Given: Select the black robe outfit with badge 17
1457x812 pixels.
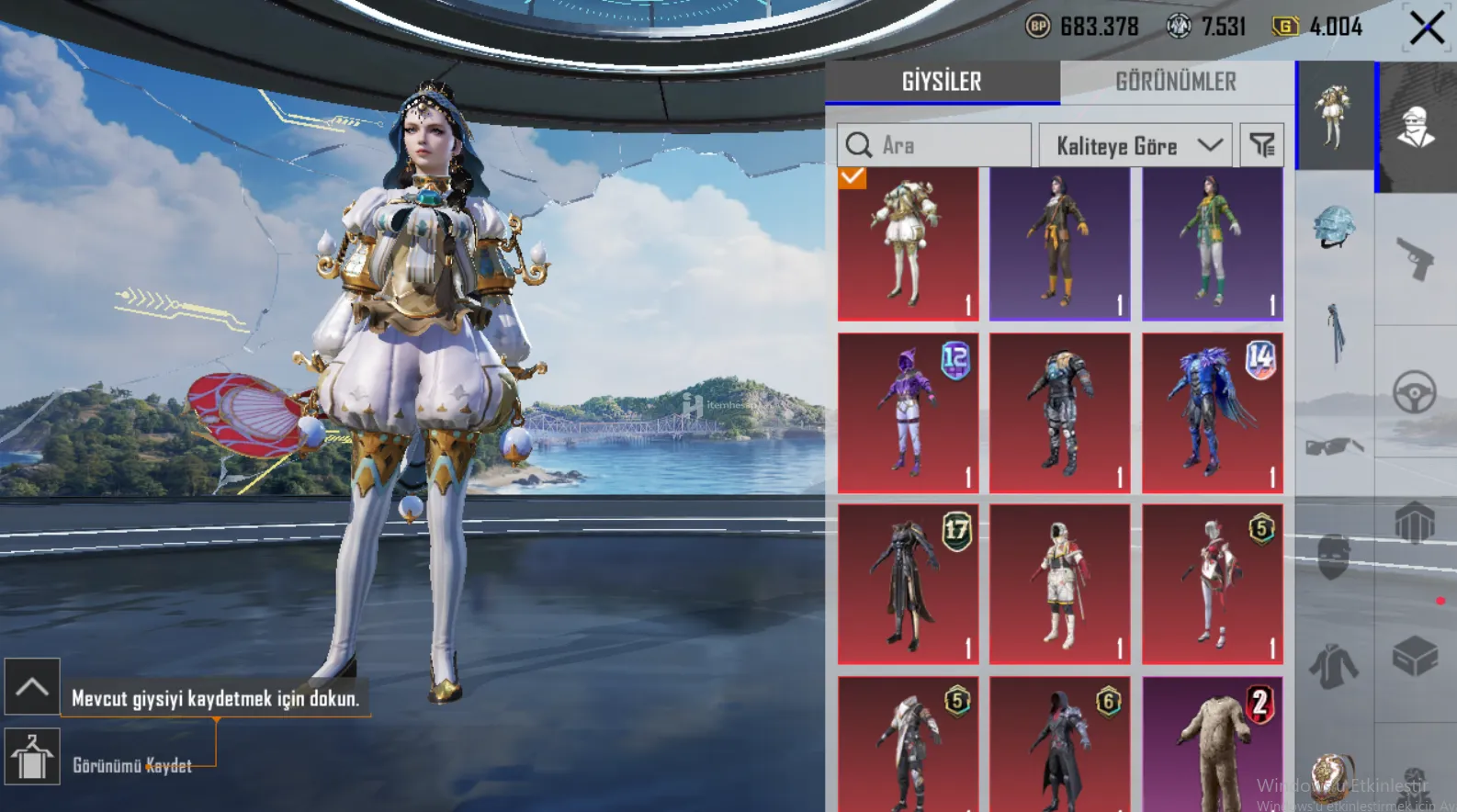Looking at the screenshot, I should [908, 583].
